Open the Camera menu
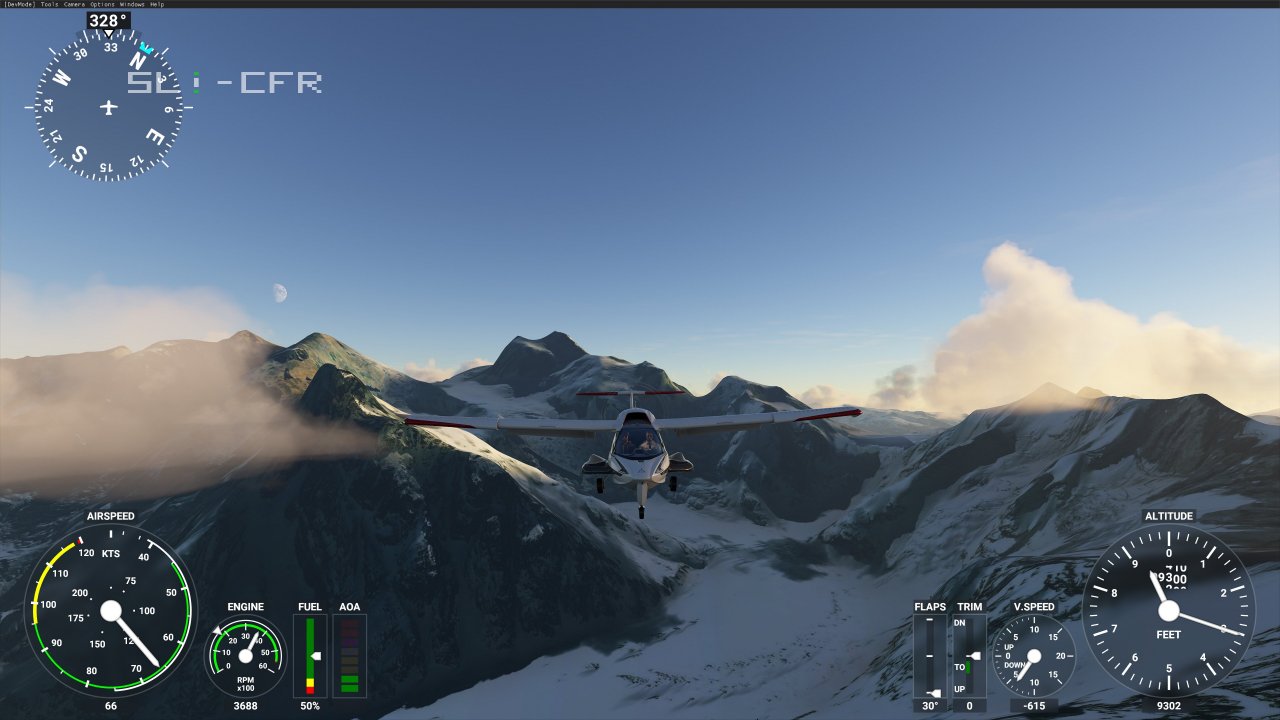 [x=73, y=4]
